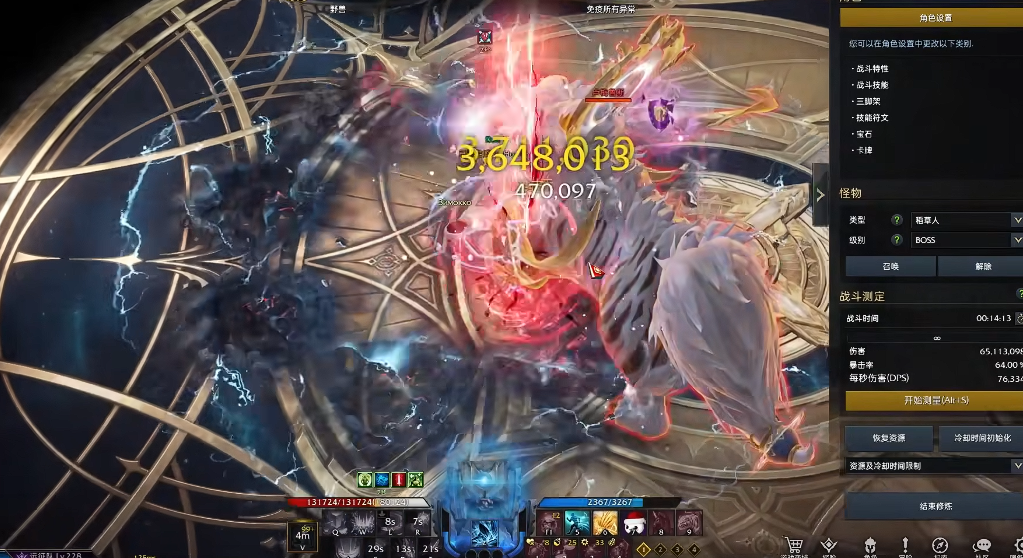Click the help icon beside 级别

click(897, 240)
